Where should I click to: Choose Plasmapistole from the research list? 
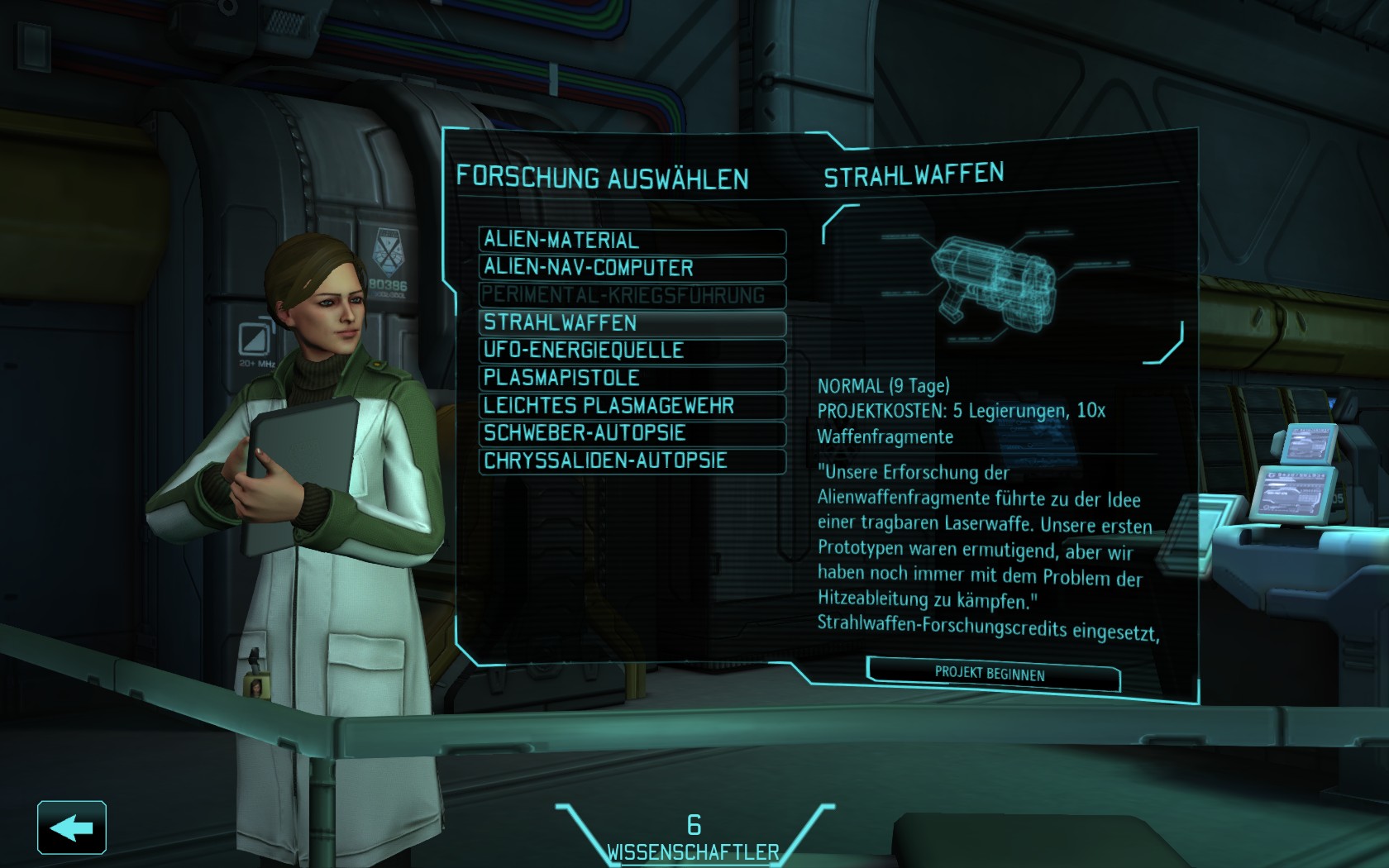click(x=632, y=378)
